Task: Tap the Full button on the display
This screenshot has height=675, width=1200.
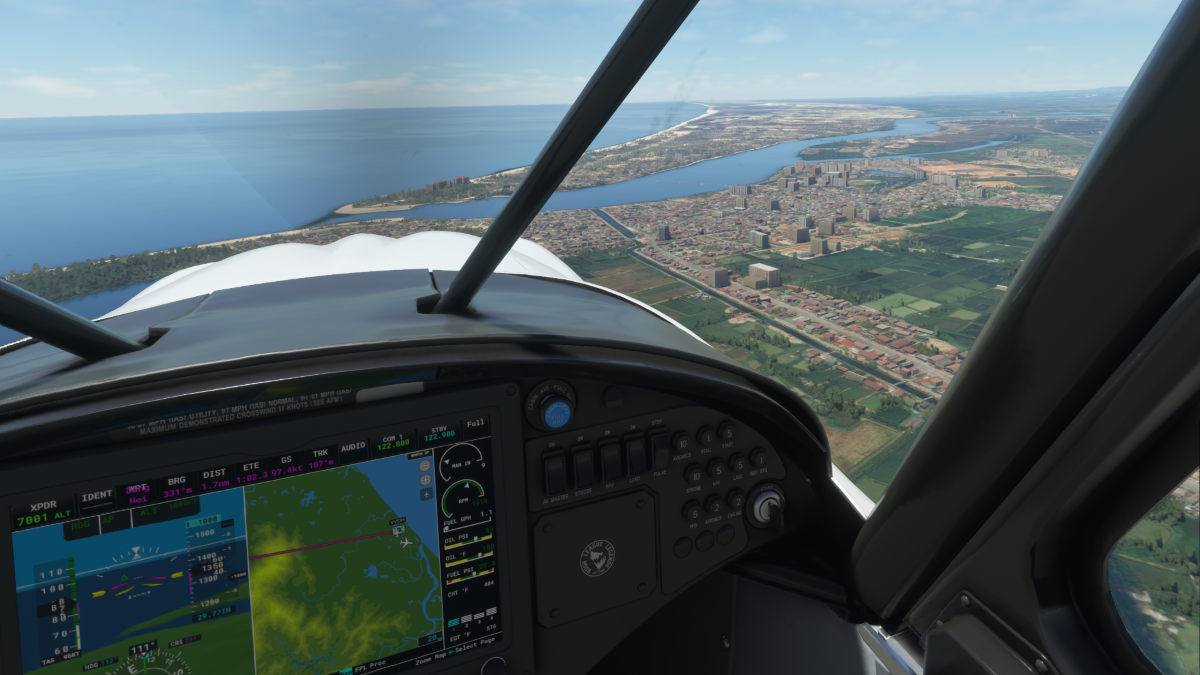Action: point(476,423)
